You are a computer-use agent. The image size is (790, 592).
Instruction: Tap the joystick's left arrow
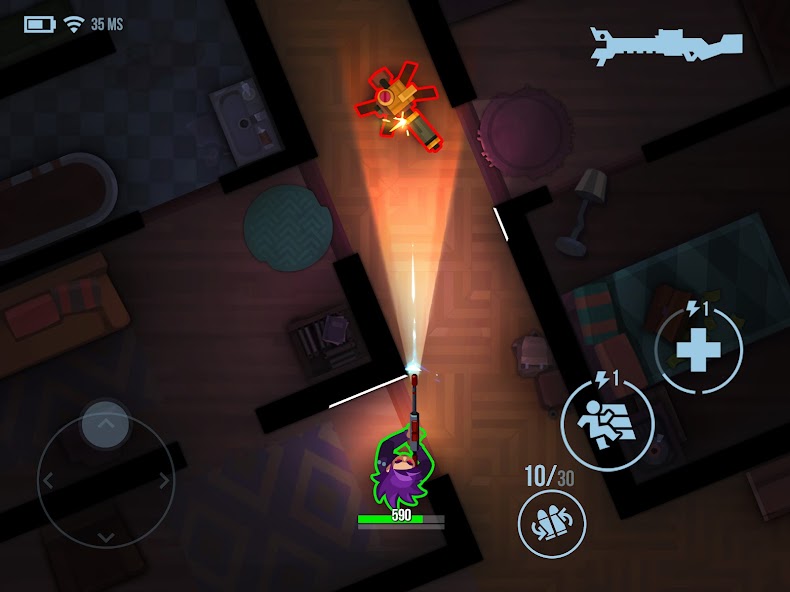pyautogui.click(x=48, y=481)
